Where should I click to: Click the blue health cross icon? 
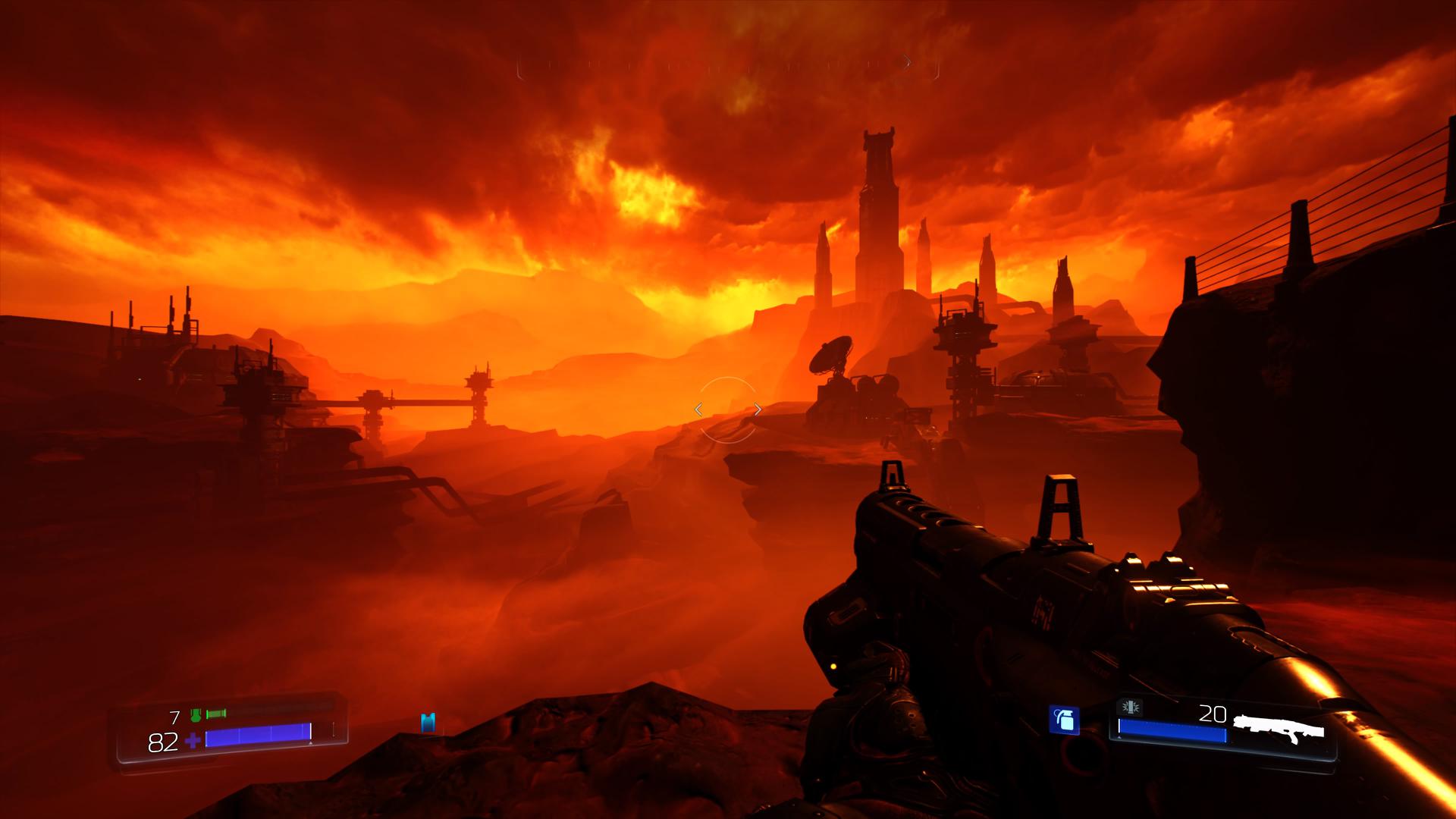coord(193,740)
